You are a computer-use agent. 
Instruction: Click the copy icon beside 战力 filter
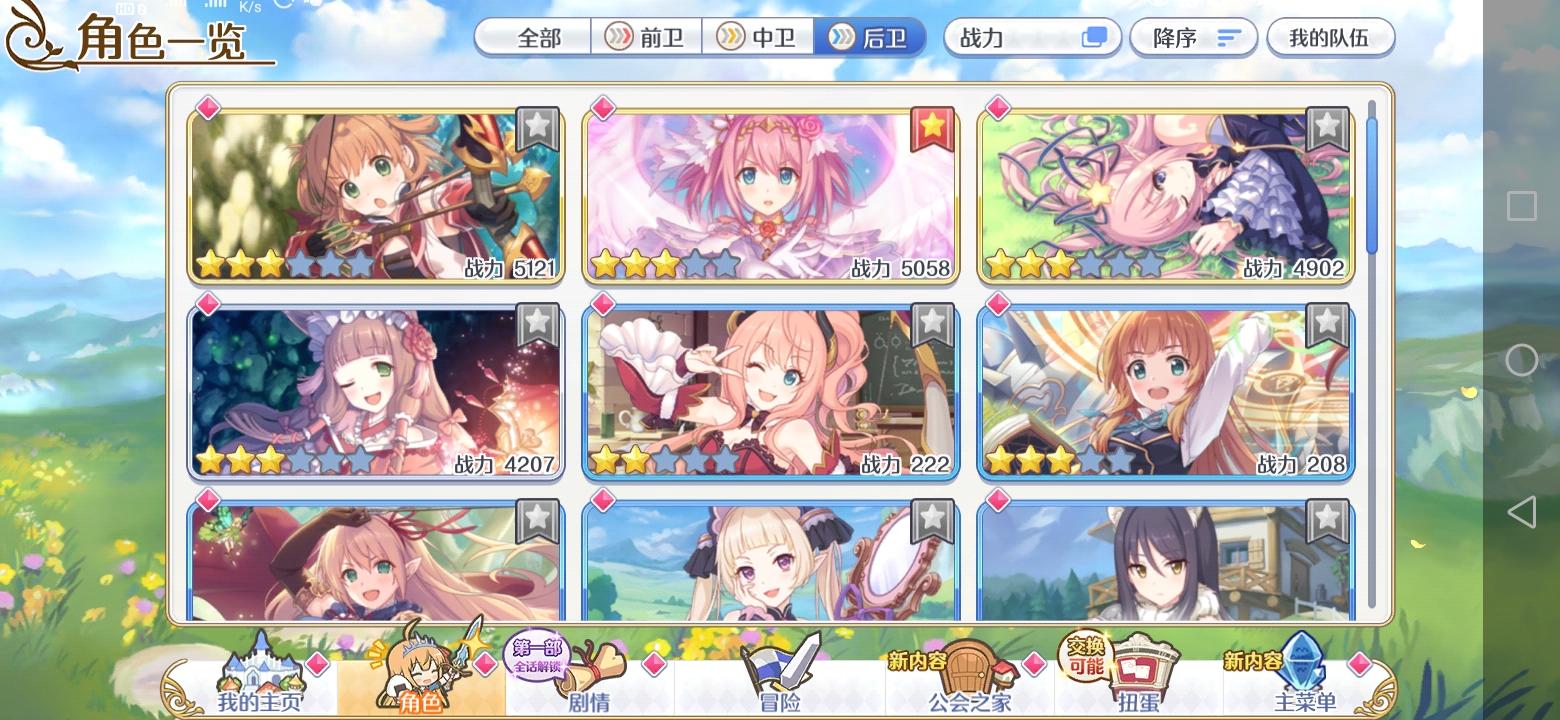pyautogui.click(x=1096, y=37)
